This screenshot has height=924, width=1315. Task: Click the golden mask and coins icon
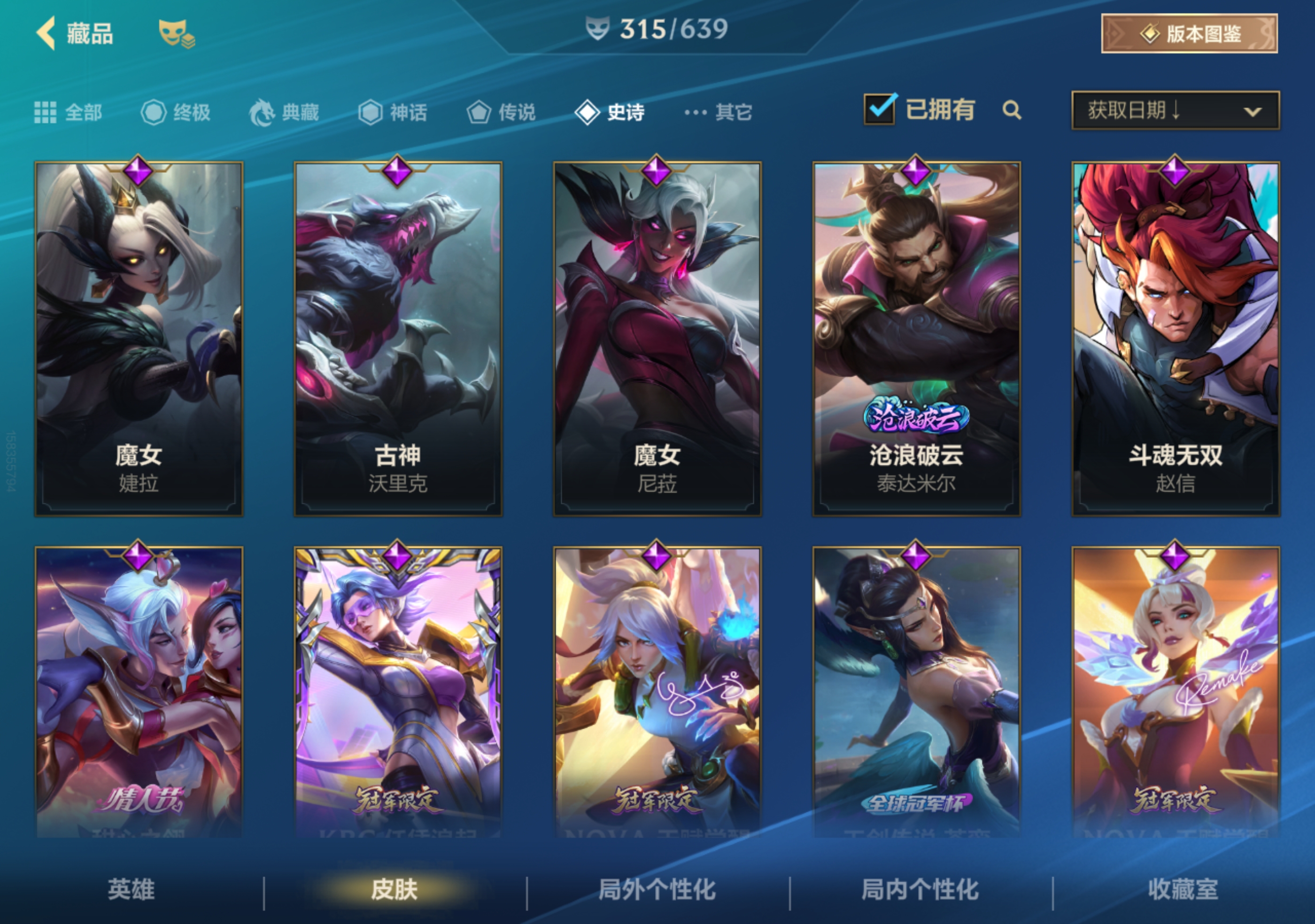click(x=177, y=34)
